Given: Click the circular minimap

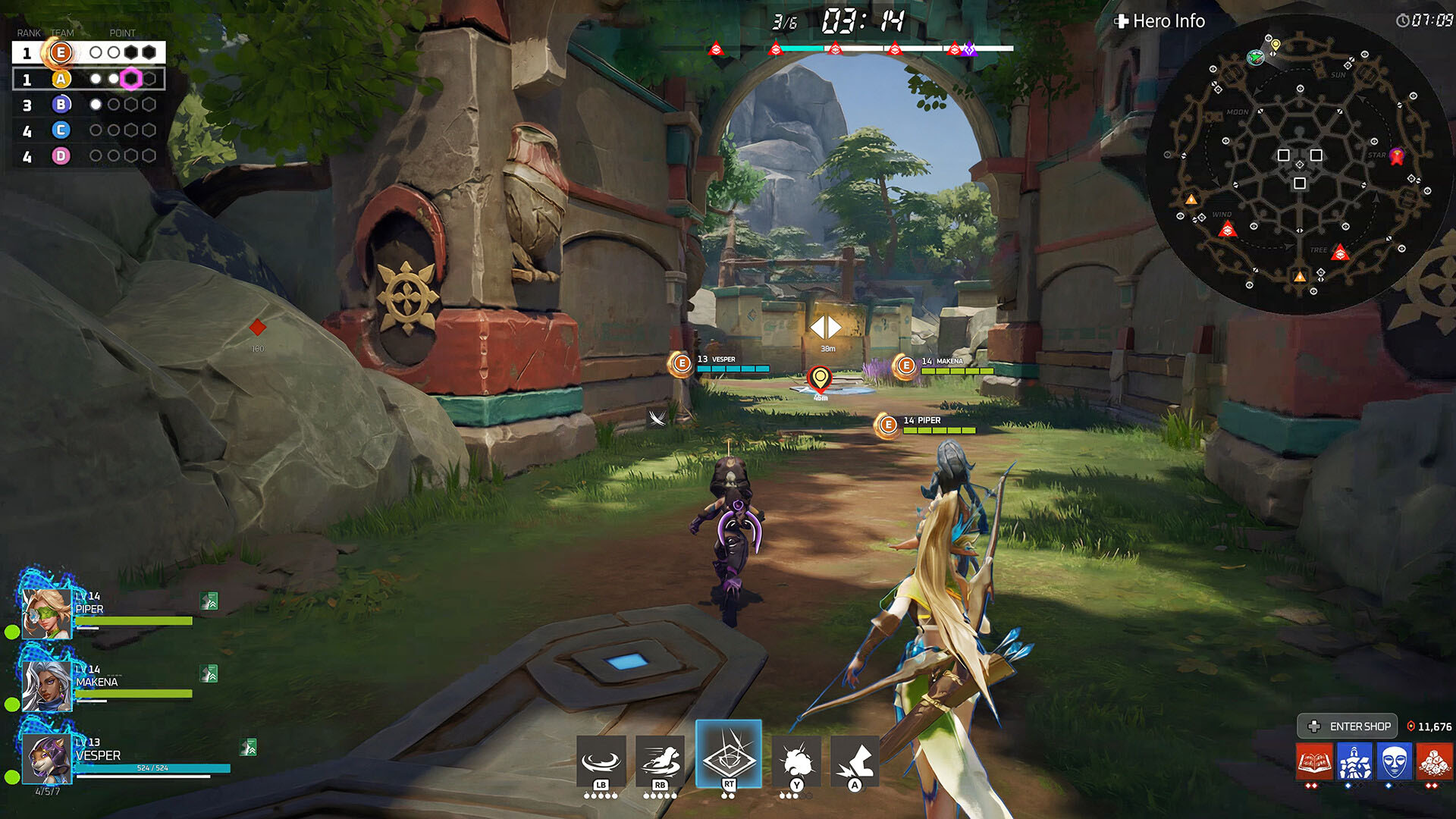Looking at the screenshot, I should coord(1299,163).
